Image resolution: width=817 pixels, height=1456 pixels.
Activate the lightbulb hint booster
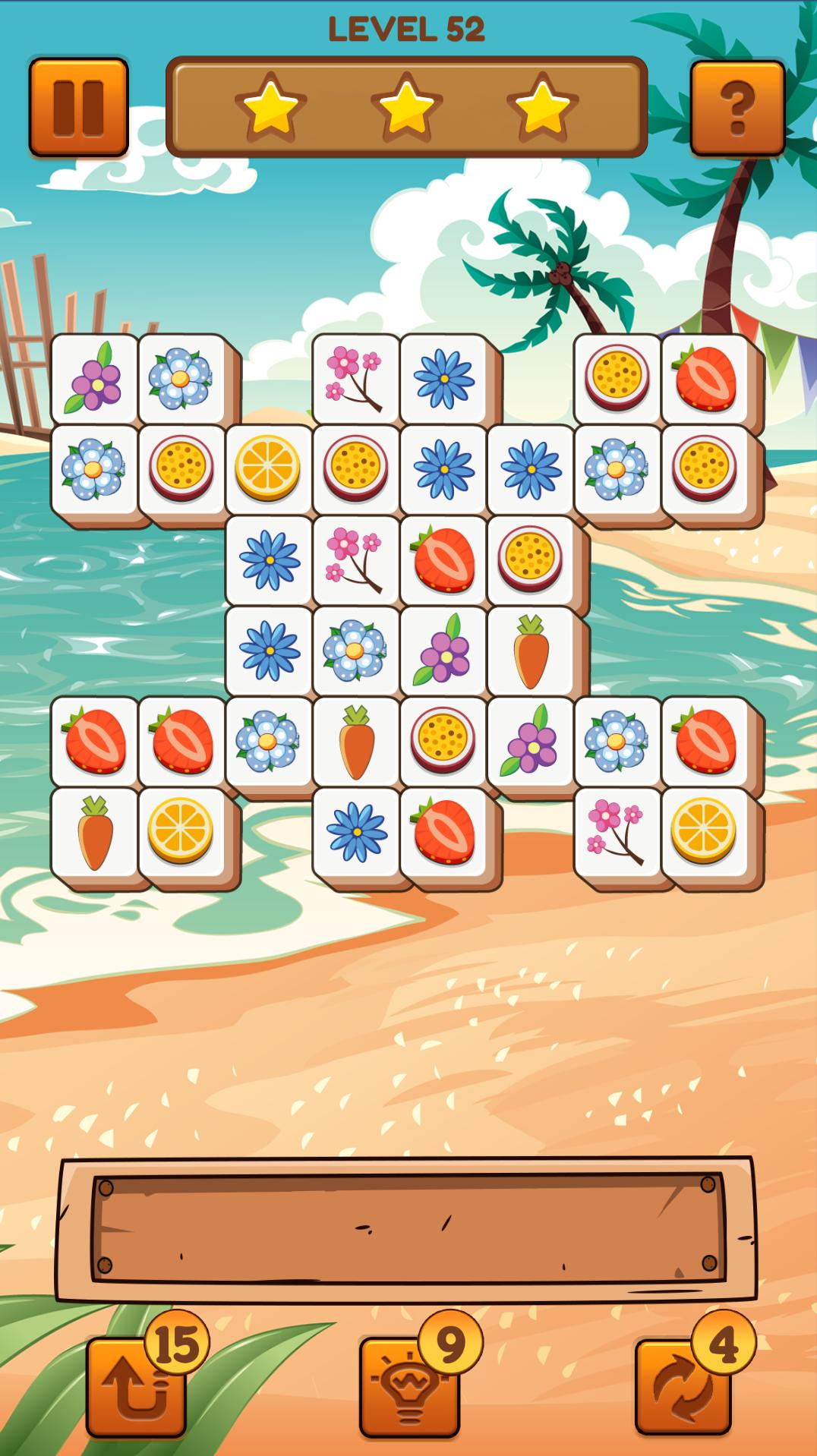[x=410, y=1385]
